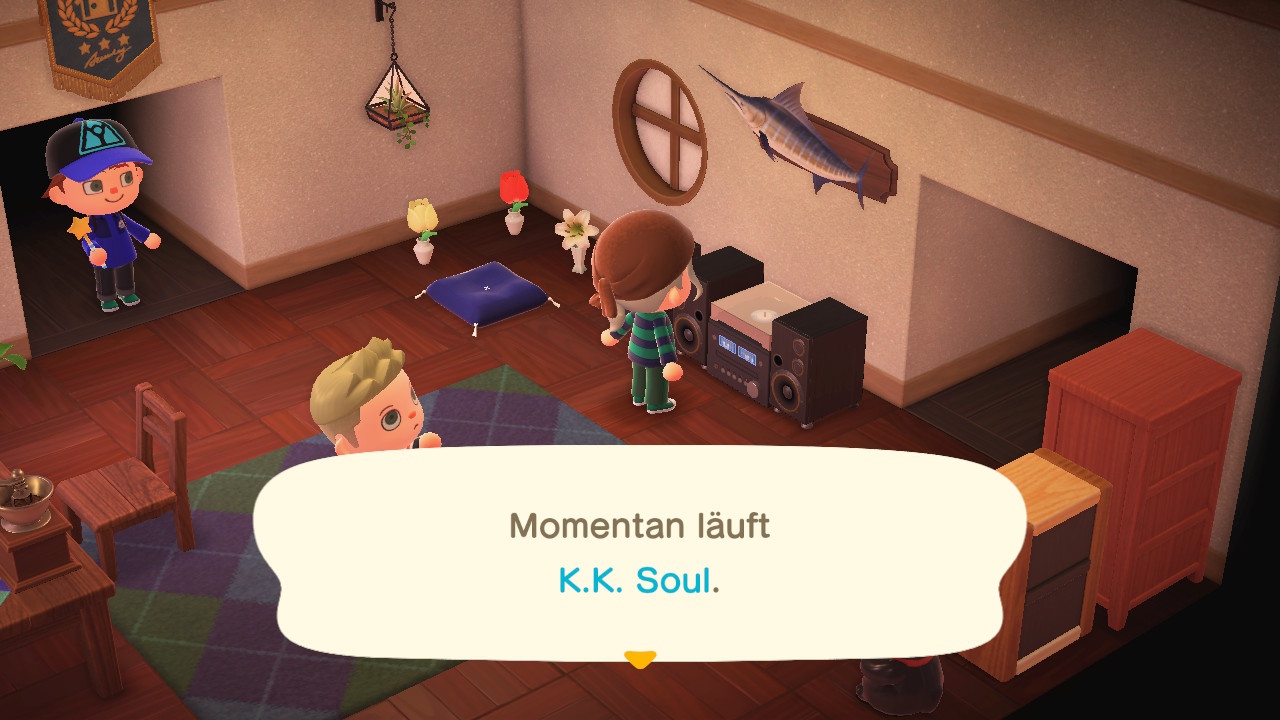Click the "Momentan läuft K.K. Soul" dialogue box

[640, 552]
